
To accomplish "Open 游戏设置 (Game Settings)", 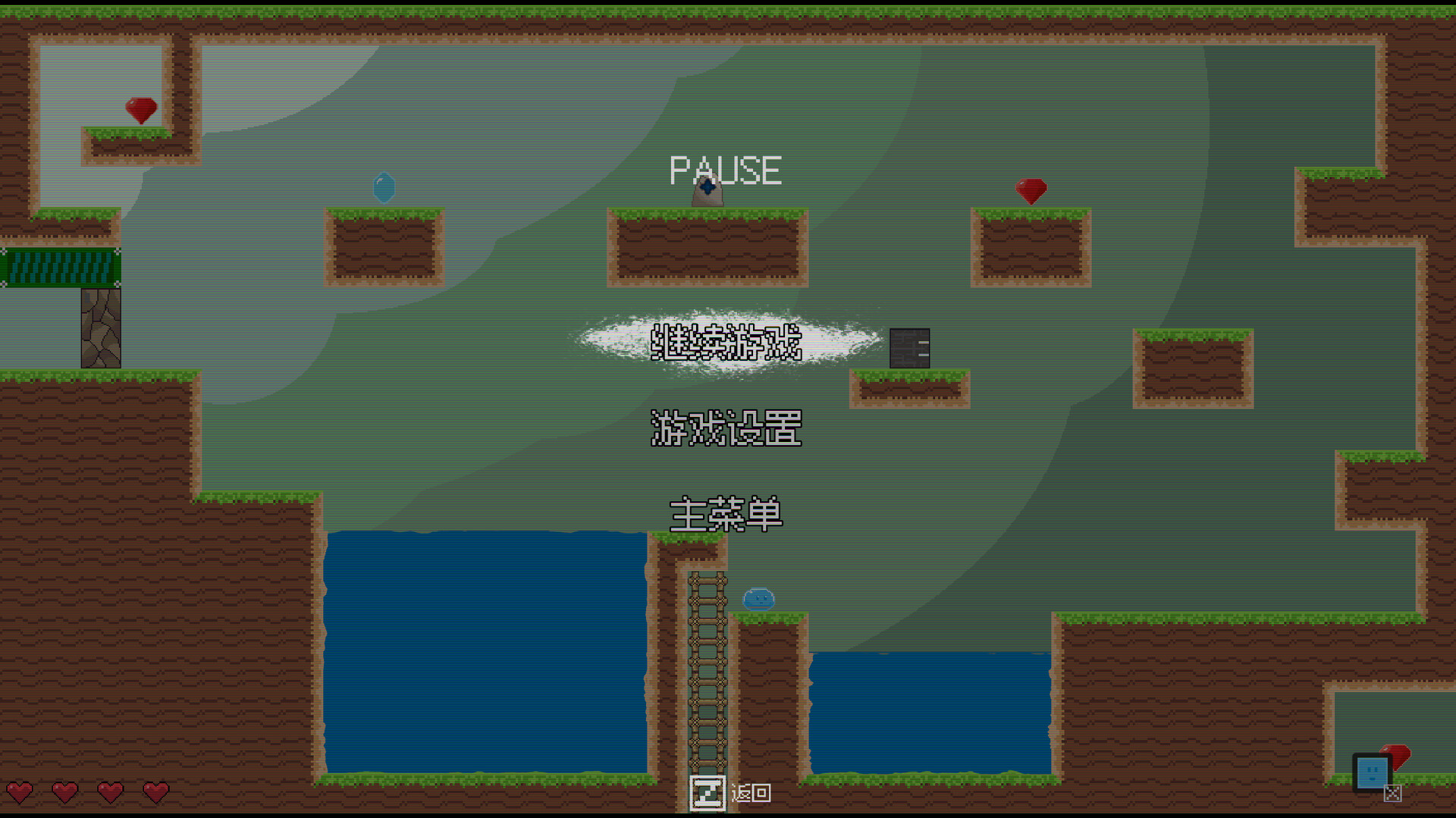I will click(x=726, y=429).
